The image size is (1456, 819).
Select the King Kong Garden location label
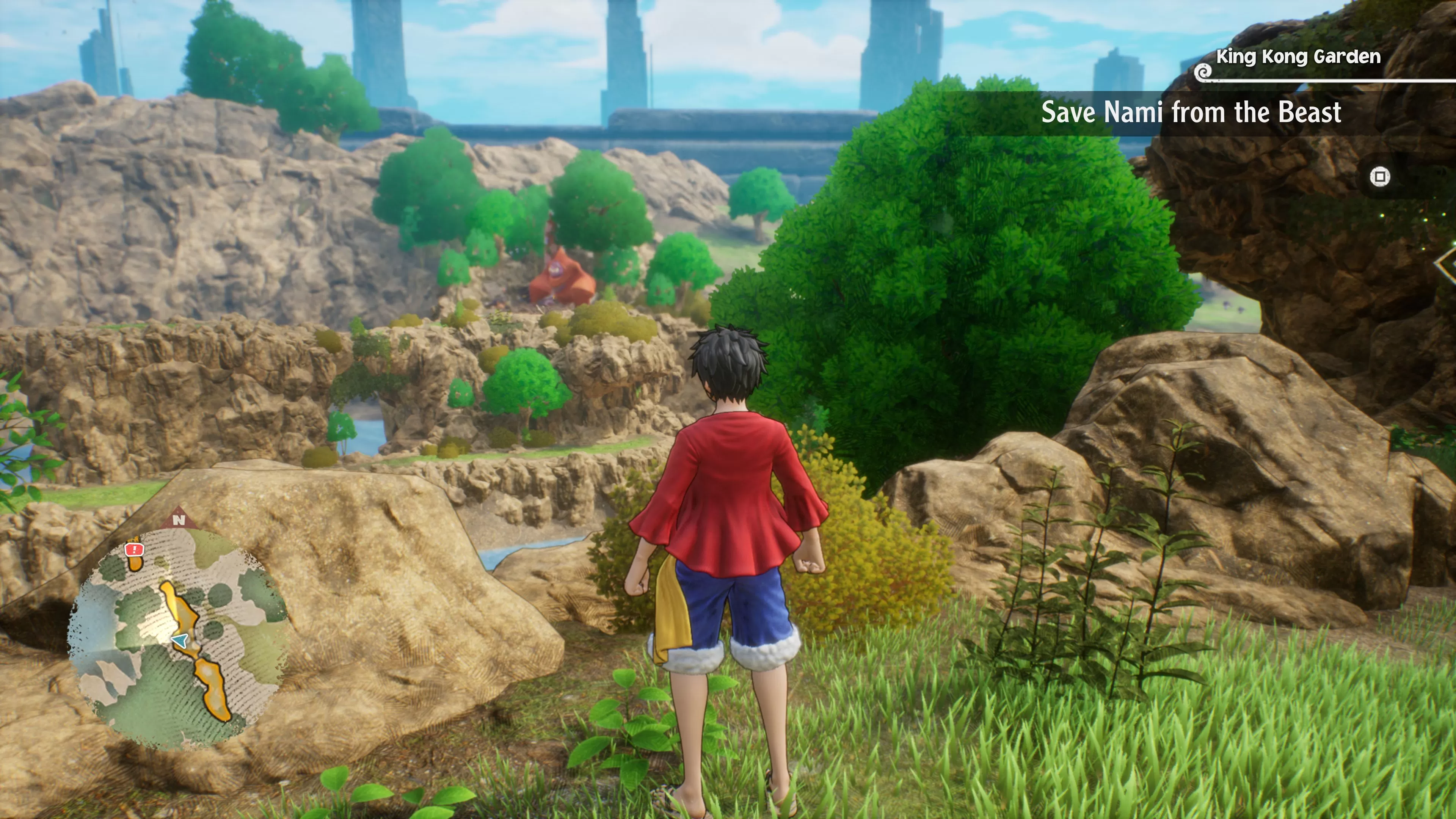tap(1298, 57)
